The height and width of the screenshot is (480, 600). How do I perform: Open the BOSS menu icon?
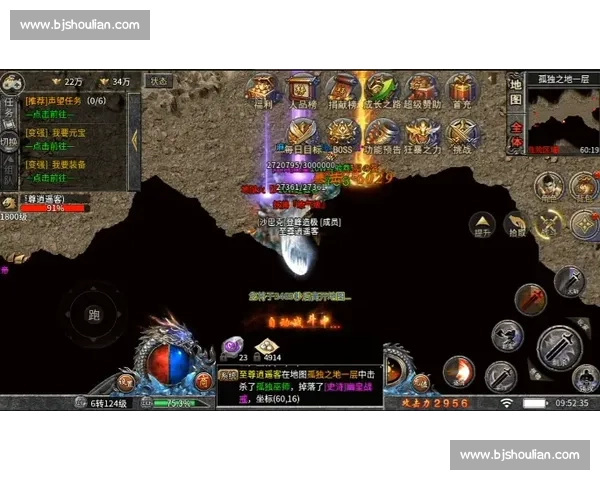pos(342,132)
